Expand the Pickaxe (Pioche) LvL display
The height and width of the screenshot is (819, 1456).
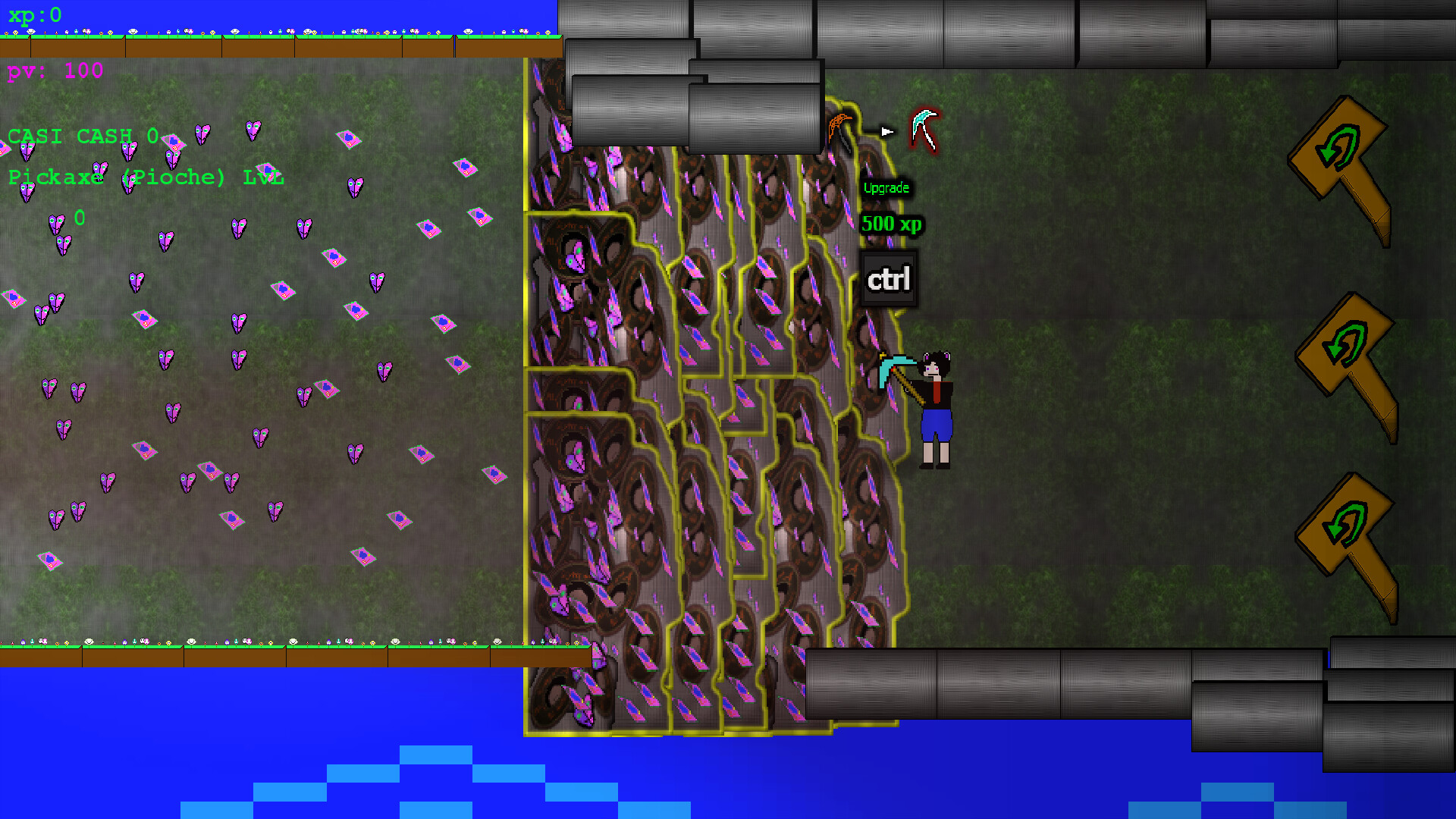(x=144, y=177)
